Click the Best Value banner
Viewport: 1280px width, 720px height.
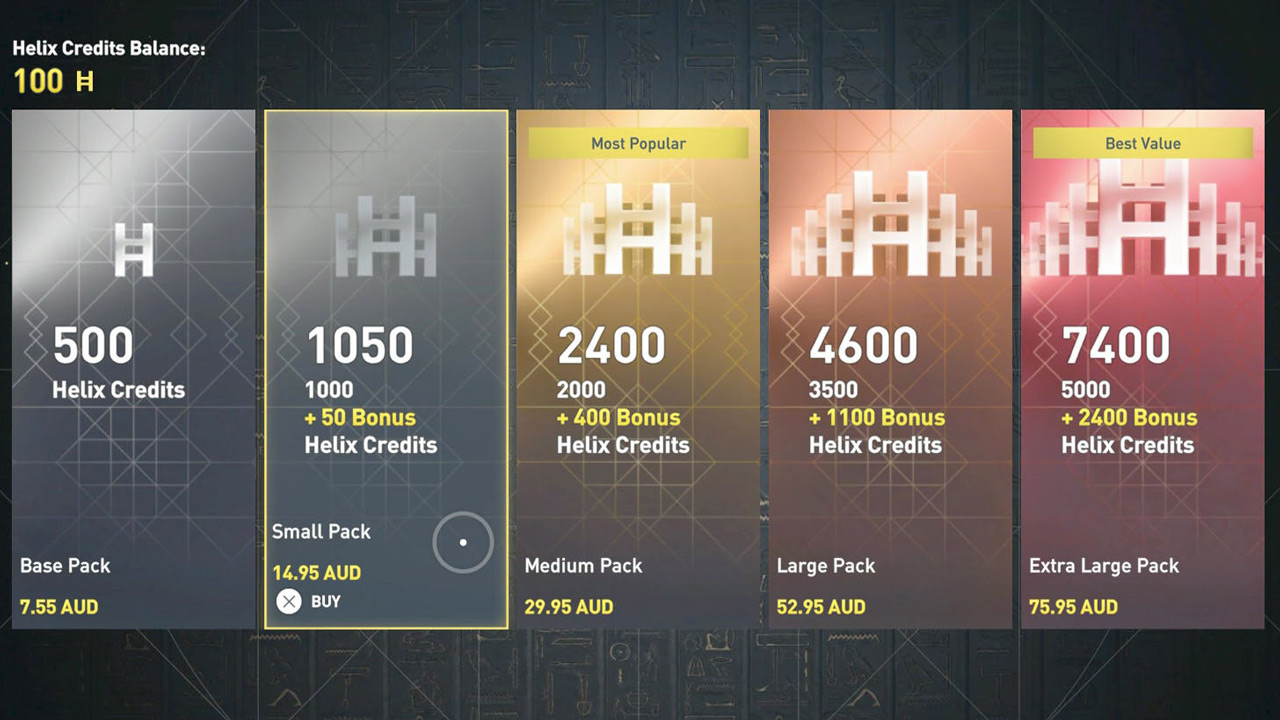pyautogui.click(x=1143, y=143)
